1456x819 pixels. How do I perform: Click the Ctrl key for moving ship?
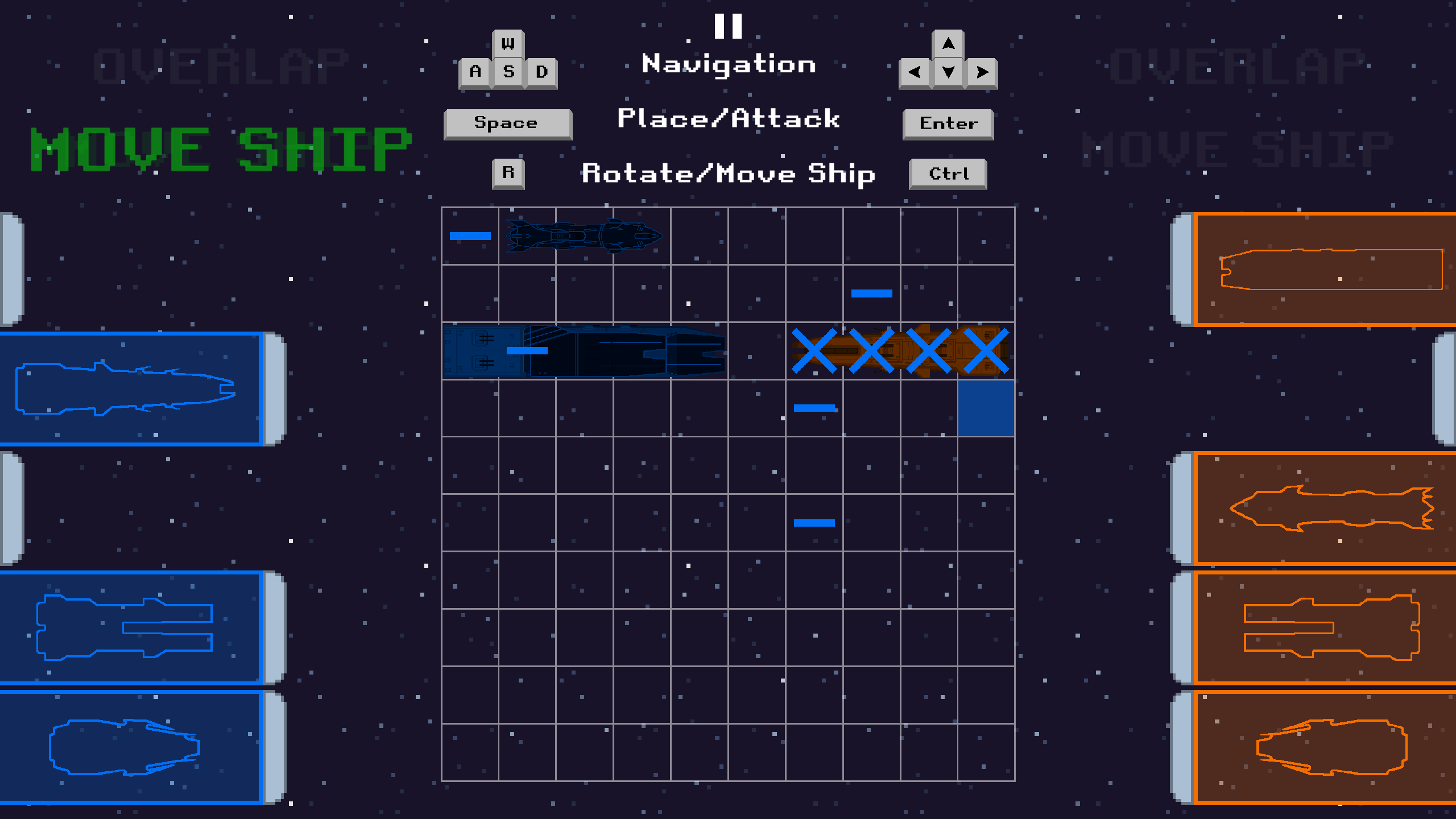click(946, 173)
